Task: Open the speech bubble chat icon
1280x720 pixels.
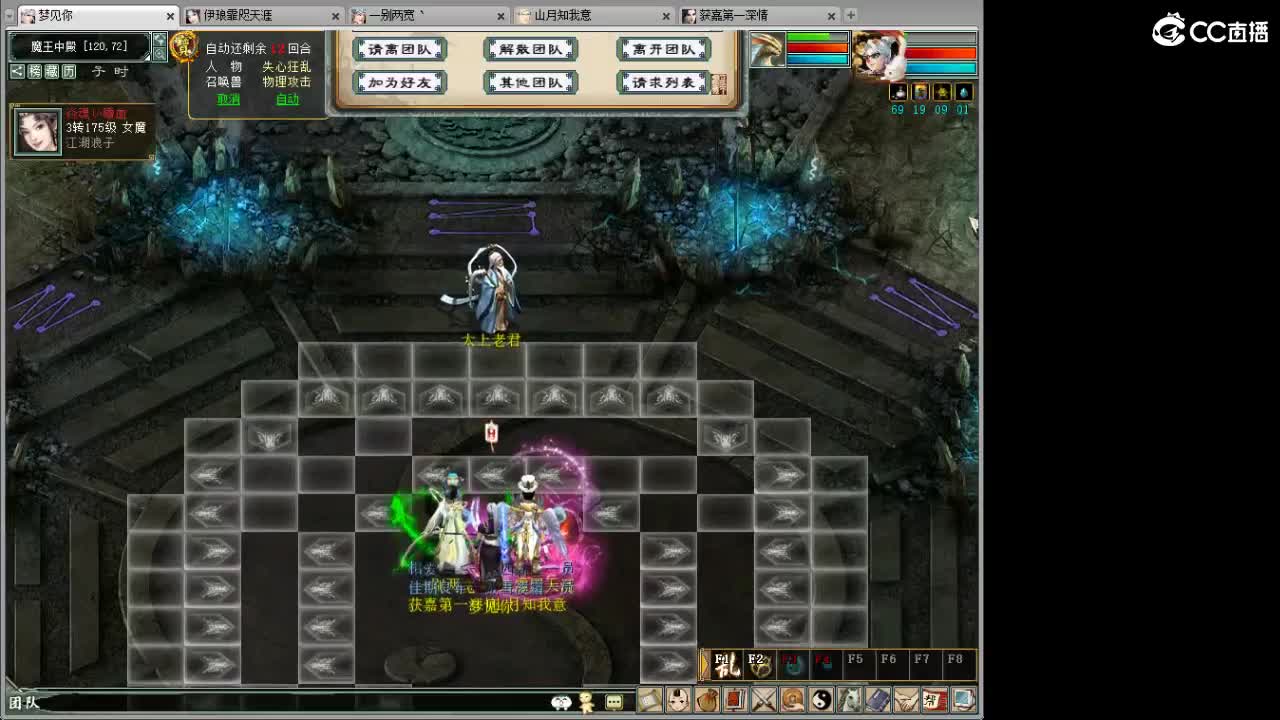Action: [613, 701]
